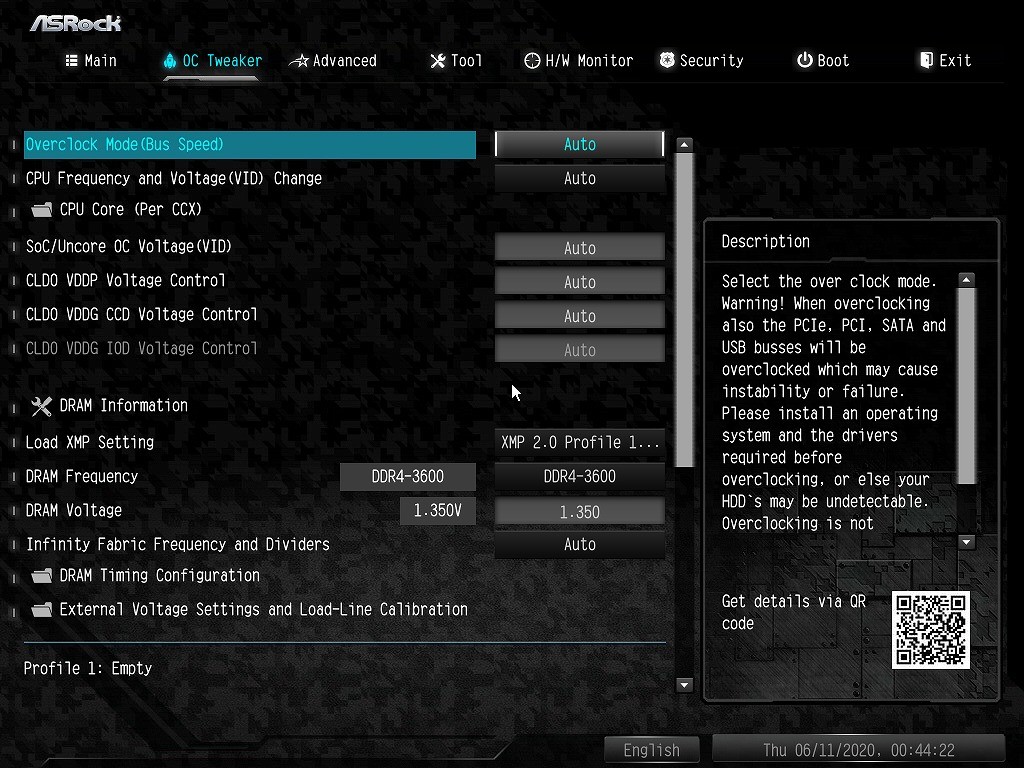Open External Voltage Settings and Load-Line Calibration
Screen dimensions: 1024x768
[262, 610]
